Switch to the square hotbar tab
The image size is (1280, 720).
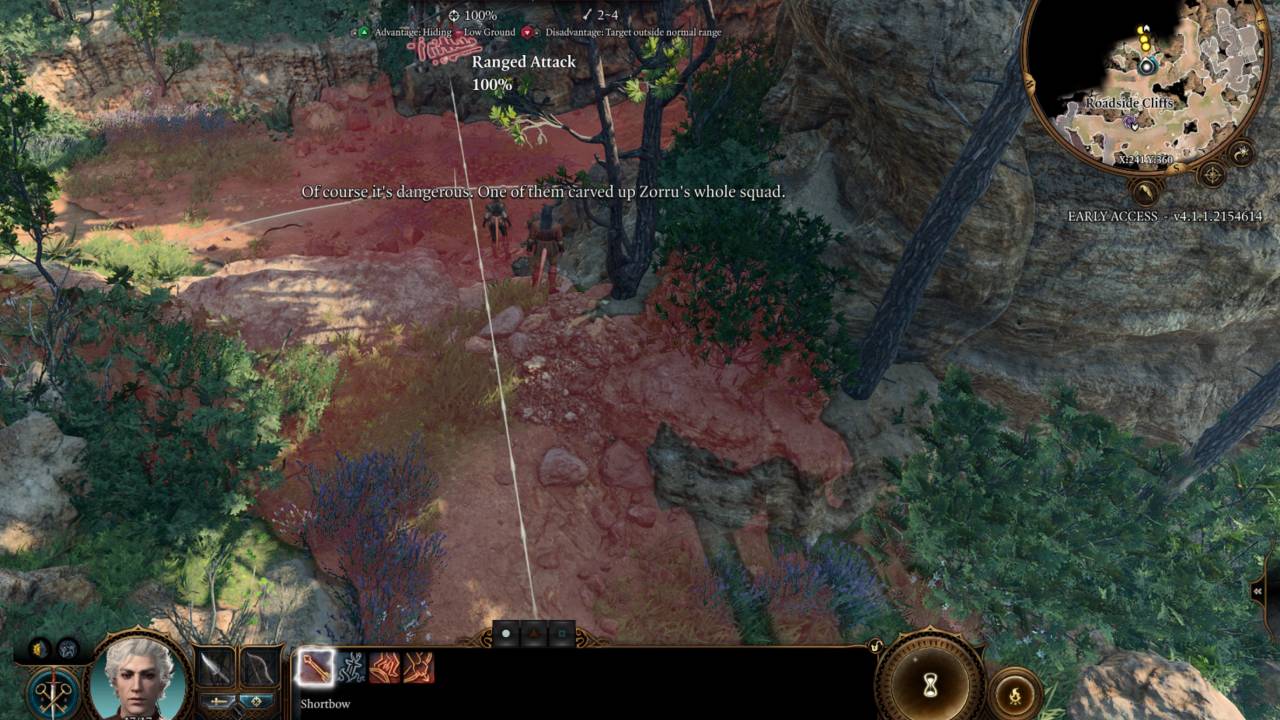[562, 632]
